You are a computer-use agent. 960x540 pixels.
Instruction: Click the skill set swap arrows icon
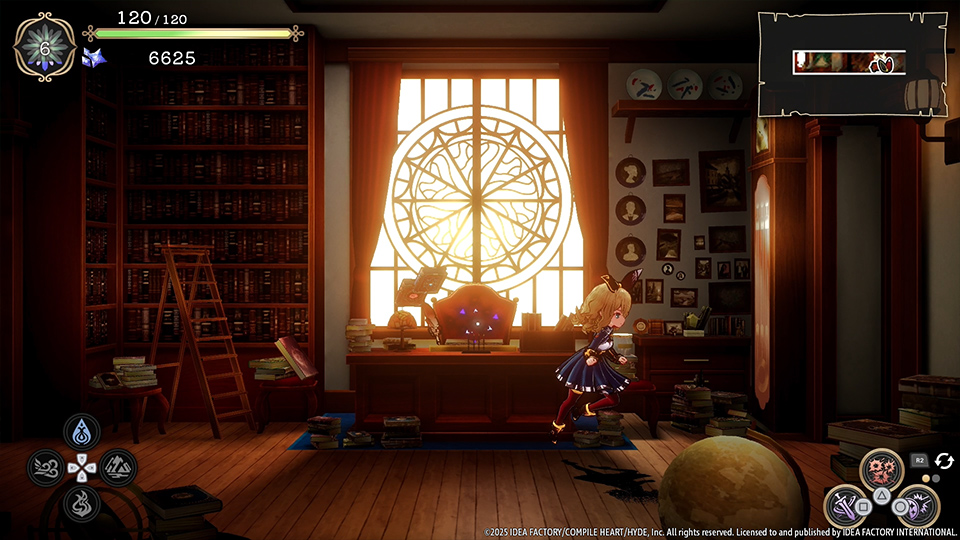(944, 459)
